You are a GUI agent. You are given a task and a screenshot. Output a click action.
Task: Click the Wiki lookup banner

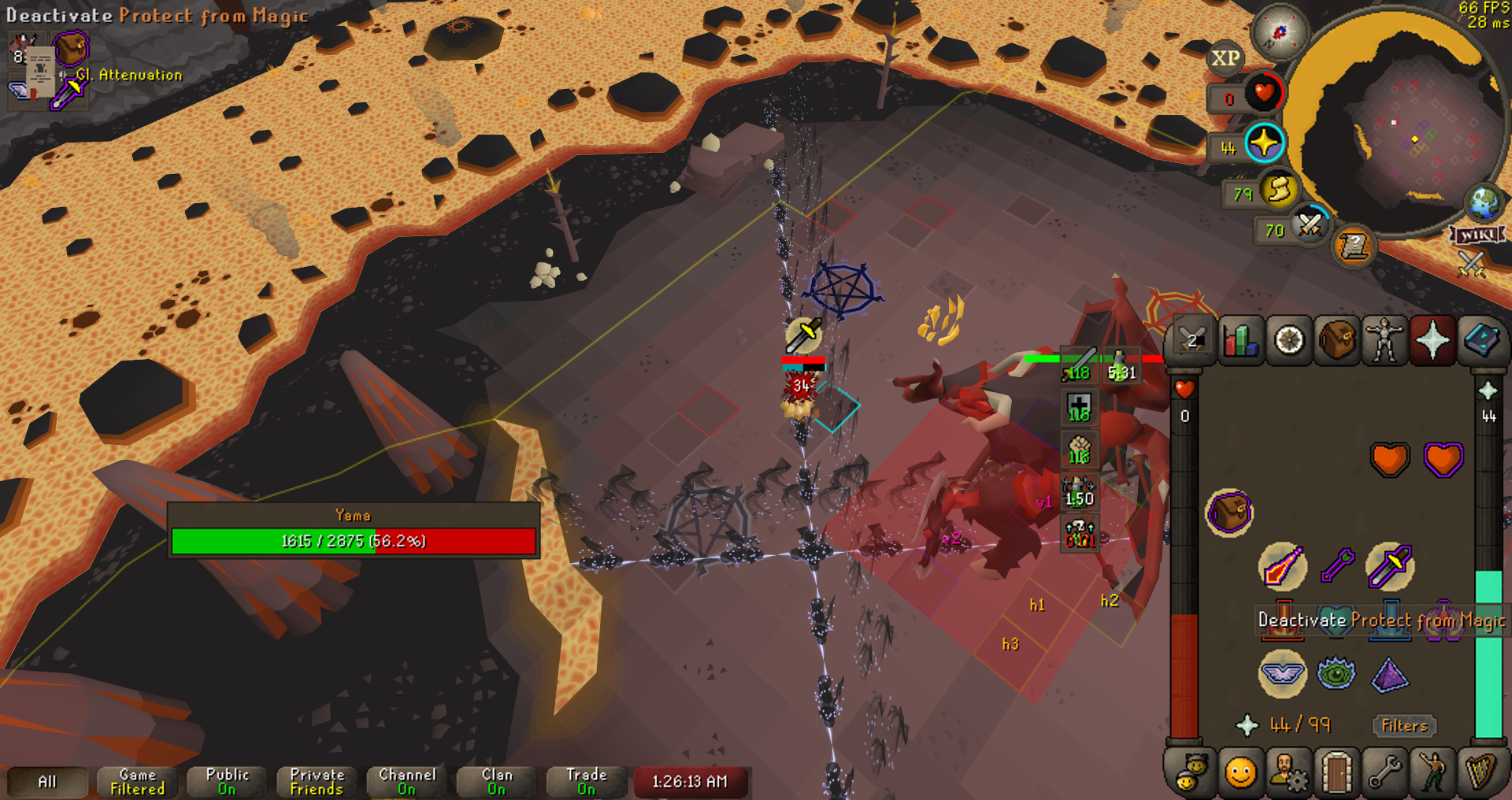pos(1477,235)
